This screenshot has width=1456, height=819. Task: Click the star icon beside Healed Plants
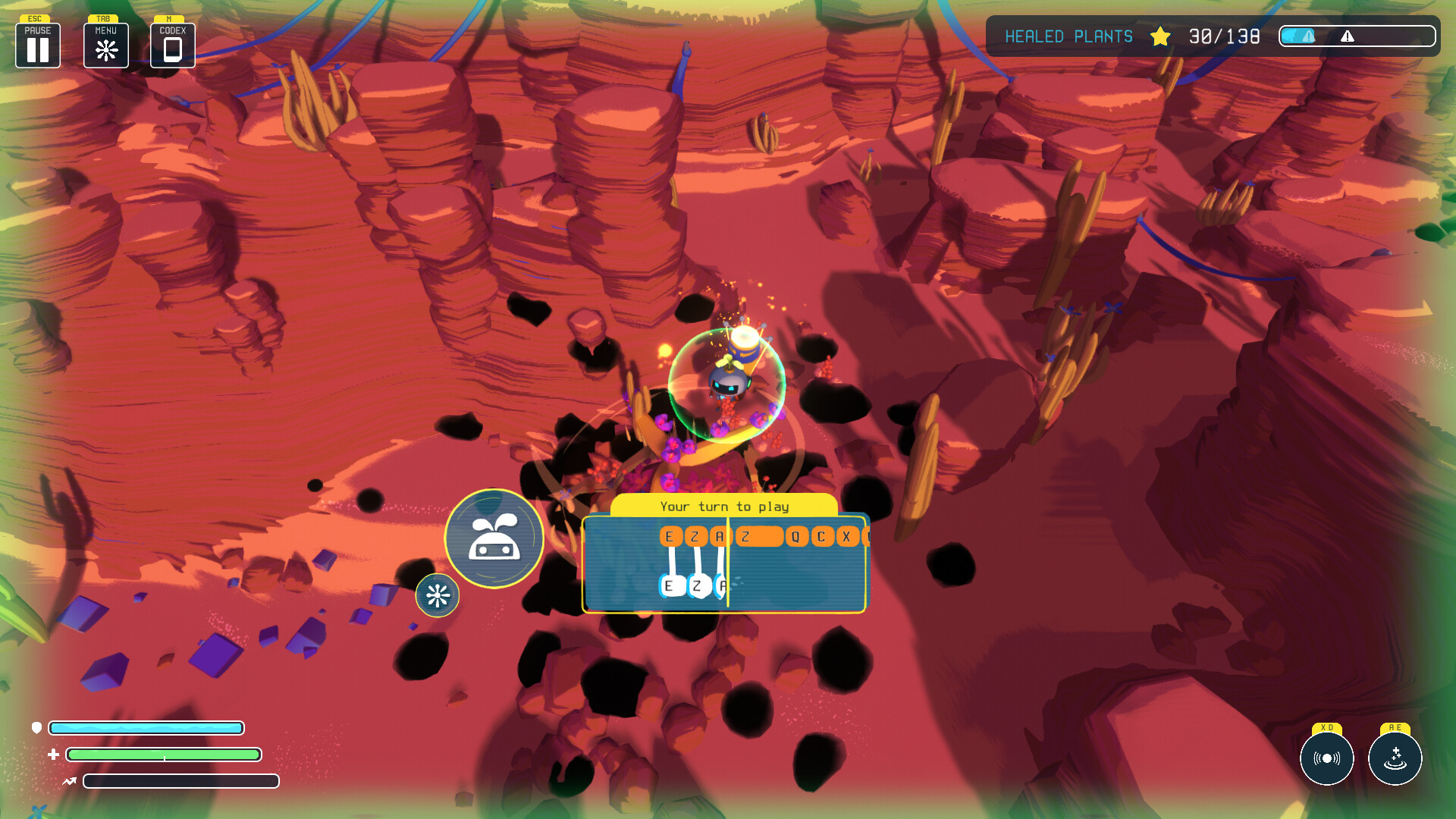1159,36
